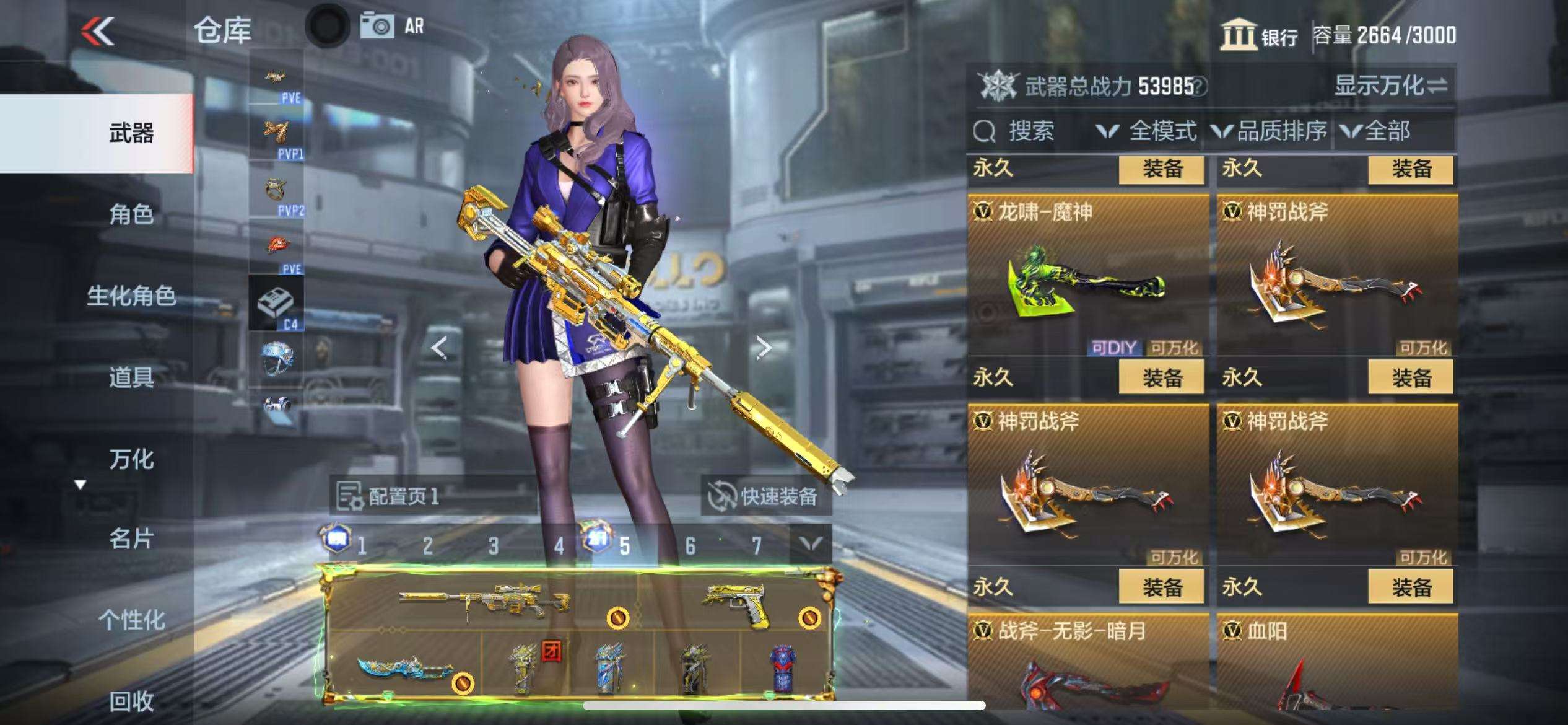1568x725 pixels.
Task: Select the C4 equipment slot
Action: pyautogui.click(x=277, y=304)
